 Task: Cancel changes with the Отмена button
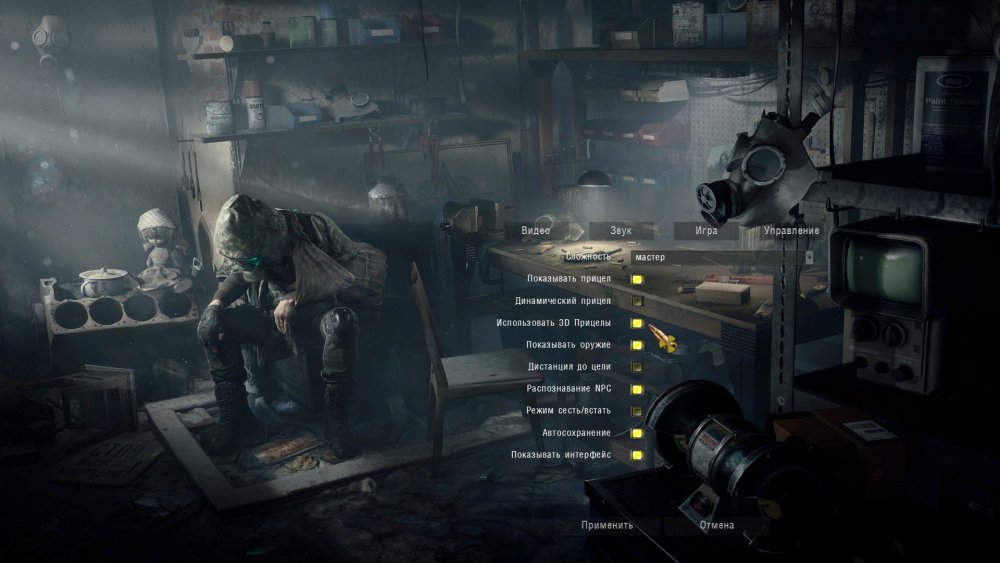[716, 525]
